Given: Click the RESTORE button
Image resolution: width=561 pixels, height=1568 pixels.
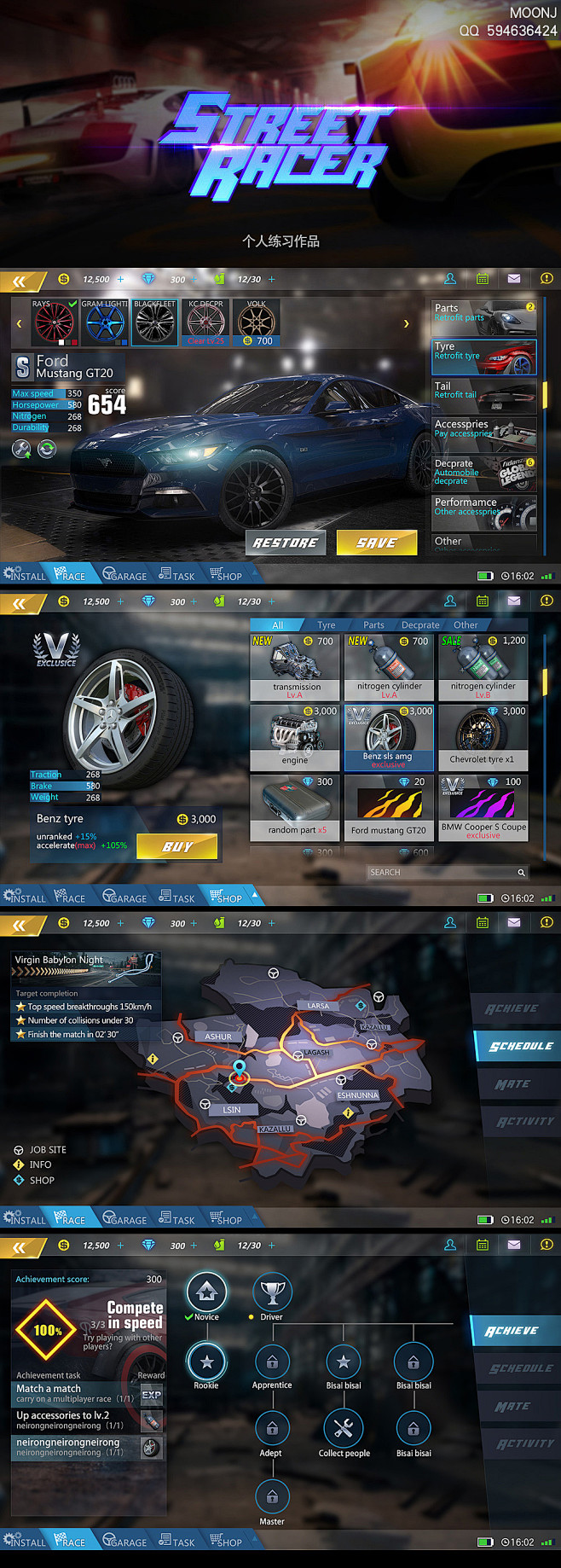Looking at the screenshot, I should pyautogui.click(x=286, y=543).
